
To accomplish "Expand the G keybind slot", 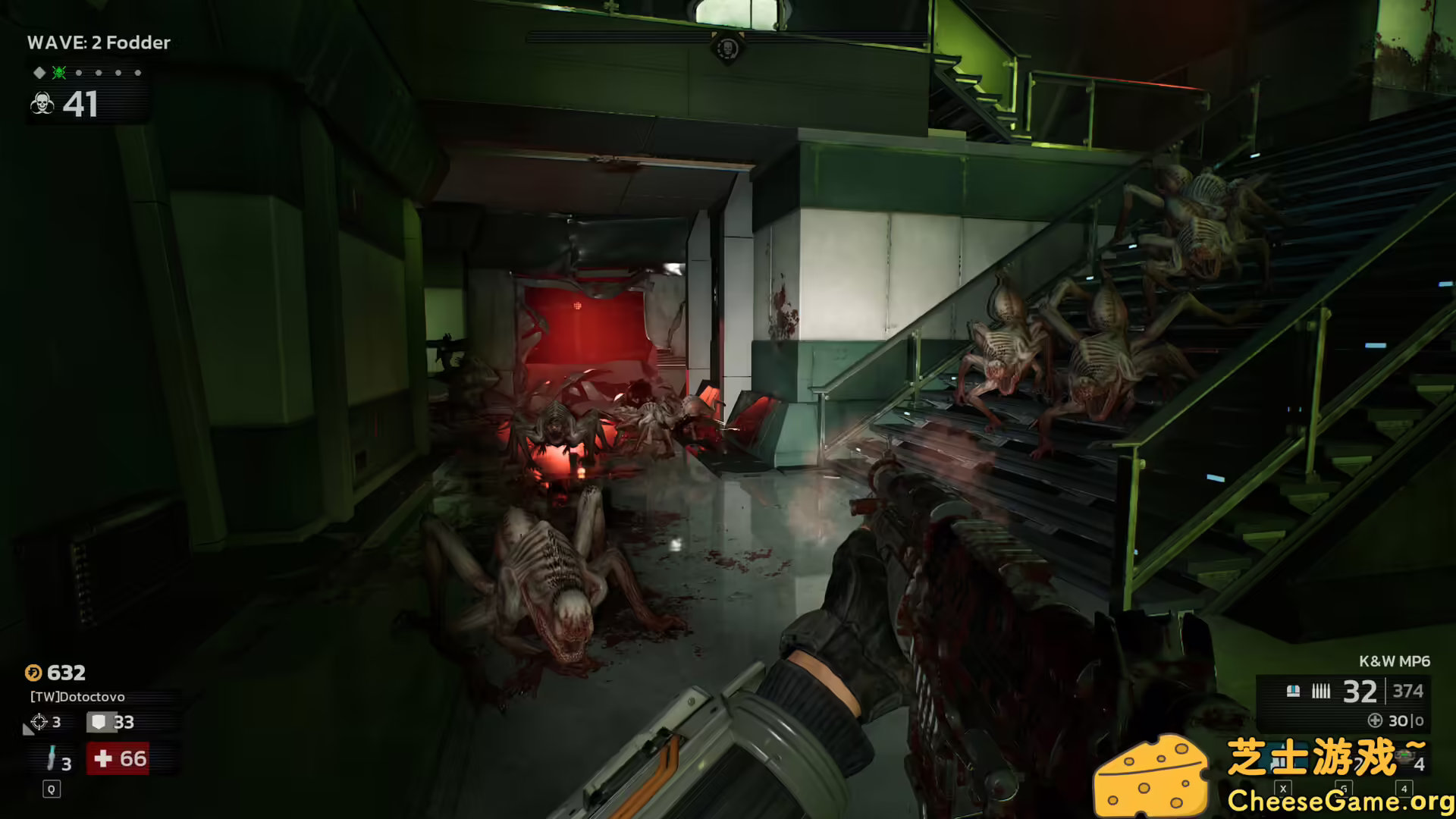I will [x=1343, y=788].
